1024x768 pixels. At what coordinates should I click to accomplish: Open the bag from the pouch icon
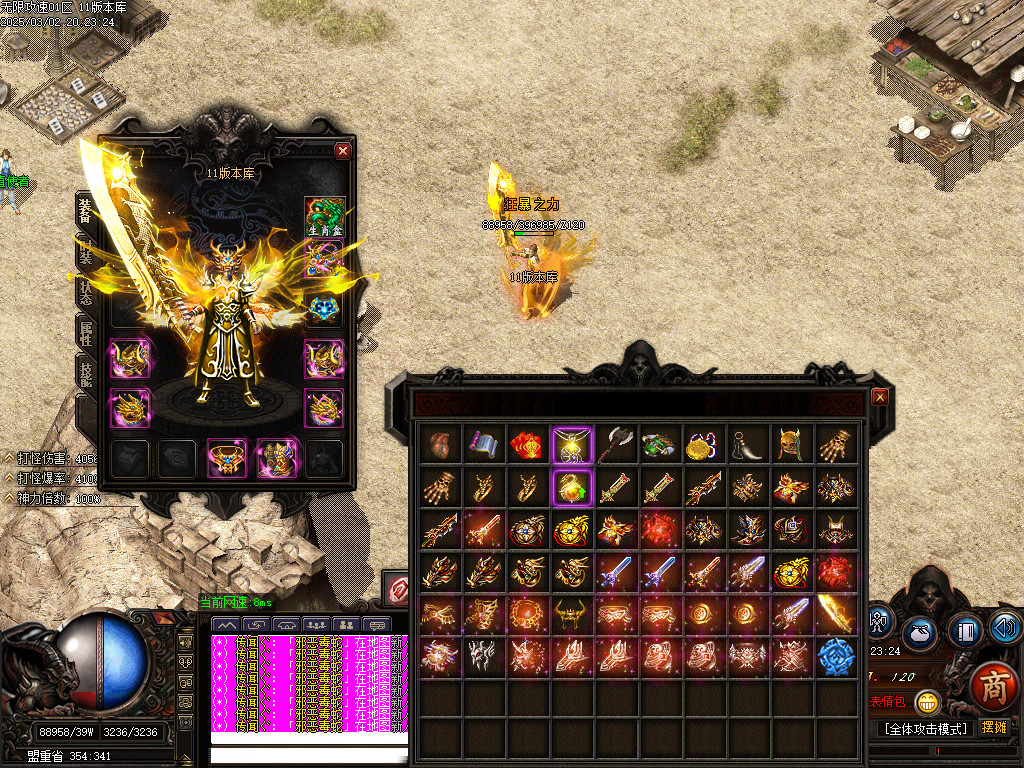918,632
